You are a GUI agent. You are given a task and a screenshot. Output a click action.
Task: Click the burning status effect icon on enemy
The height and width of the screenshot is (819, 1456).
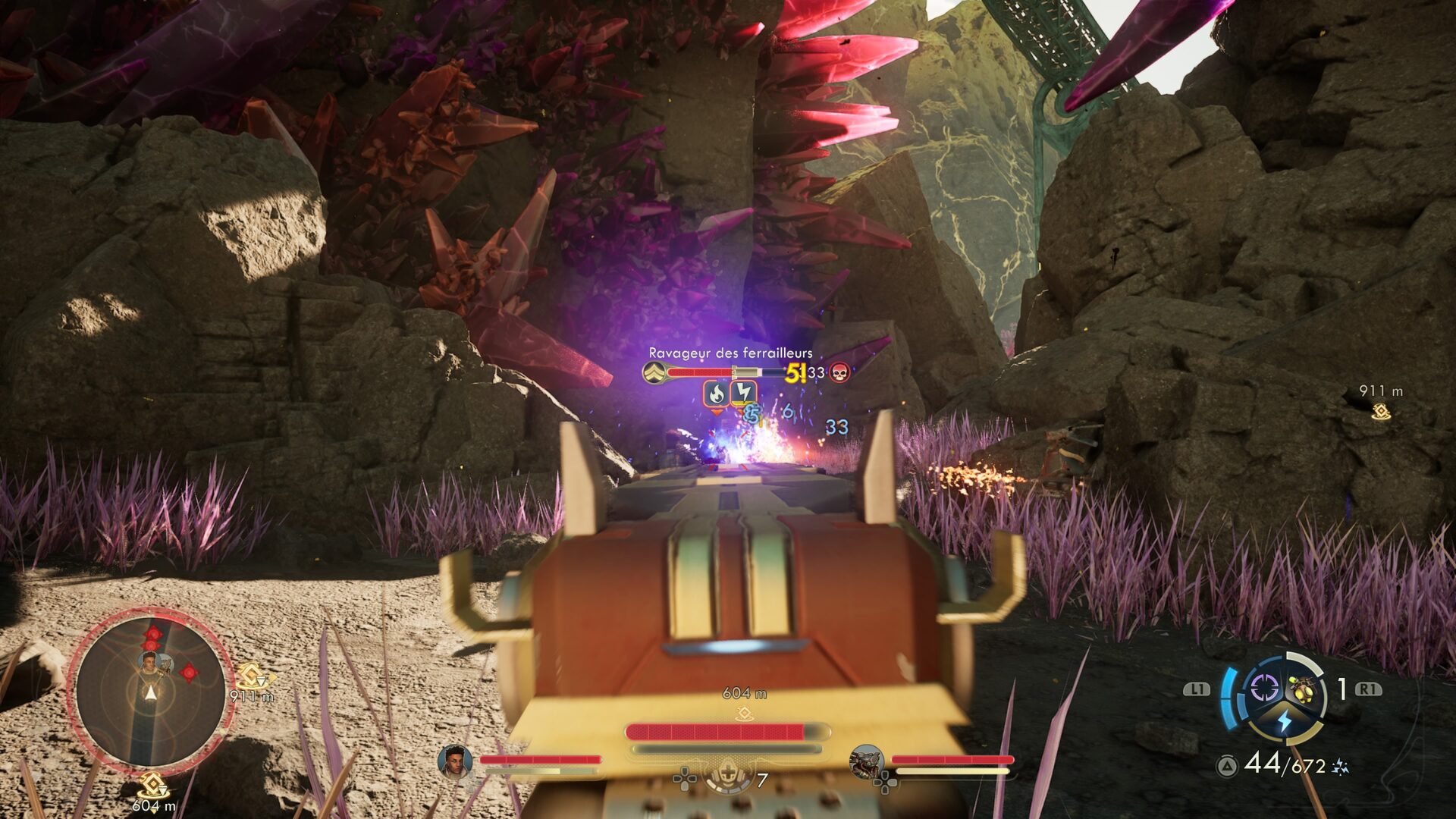(x=716, y=394)
